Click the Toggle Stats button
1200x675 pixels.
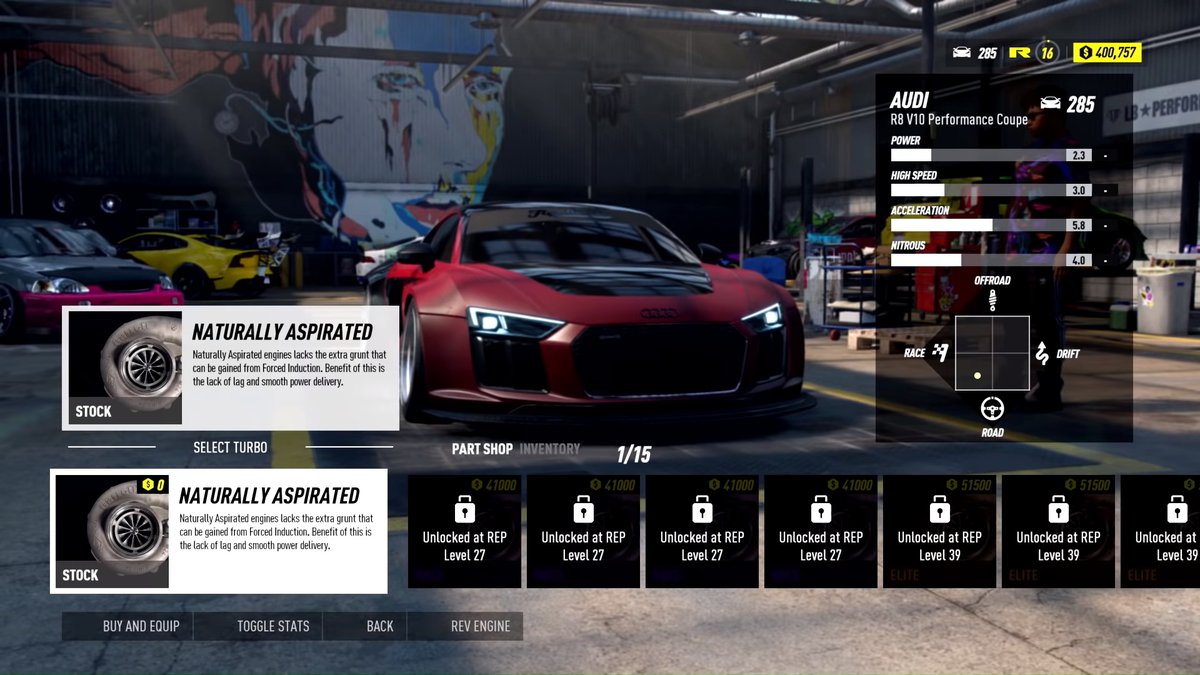pos(273,626)
